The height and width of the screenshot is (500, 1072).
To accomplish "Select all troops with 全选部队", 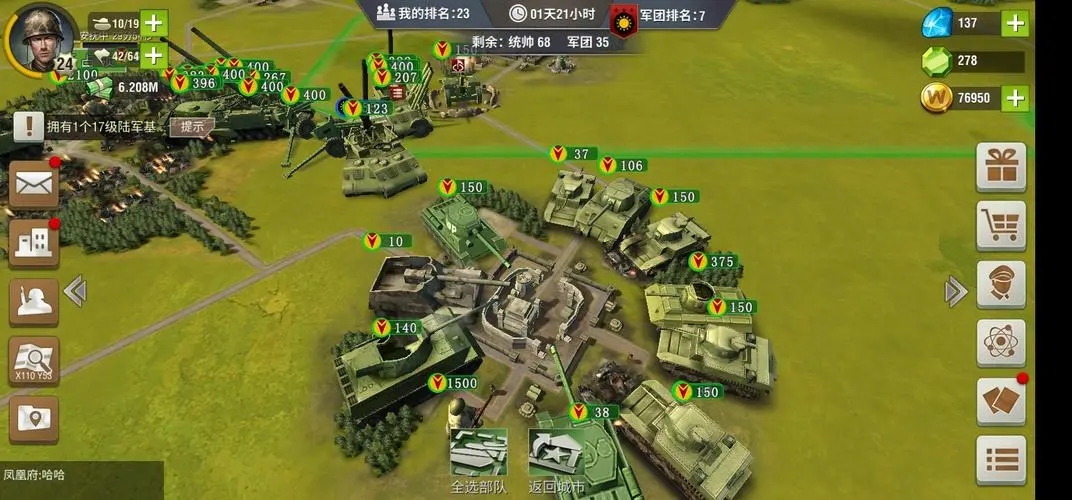I will [x=478, y=460].
